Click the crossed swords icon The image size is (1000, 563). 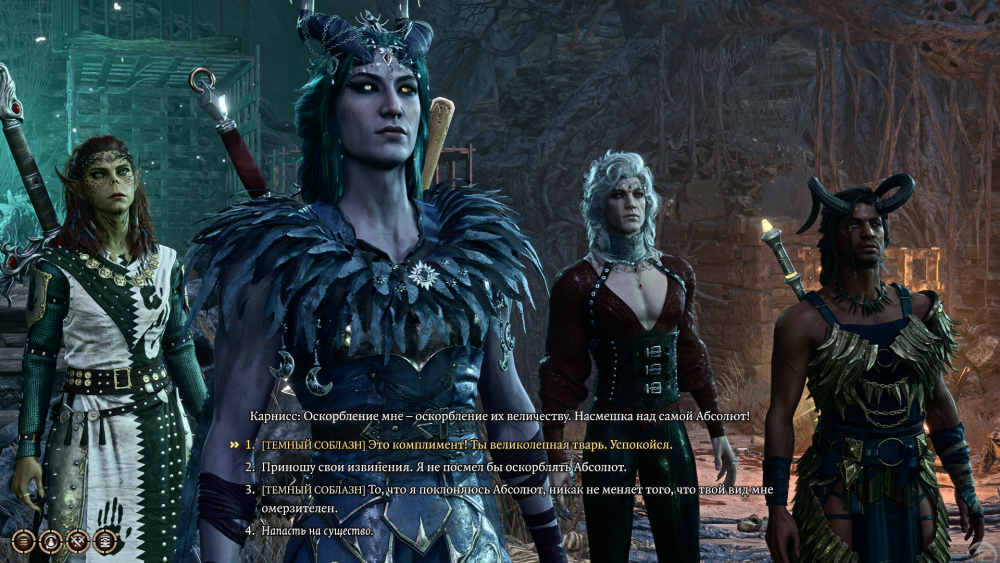click(x=77, y=541)
